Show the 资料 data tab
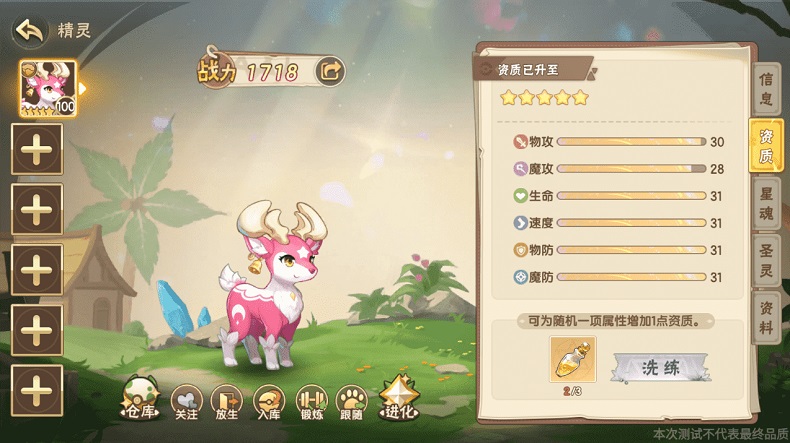Screen dimensions: 790x443 point(766,316)
